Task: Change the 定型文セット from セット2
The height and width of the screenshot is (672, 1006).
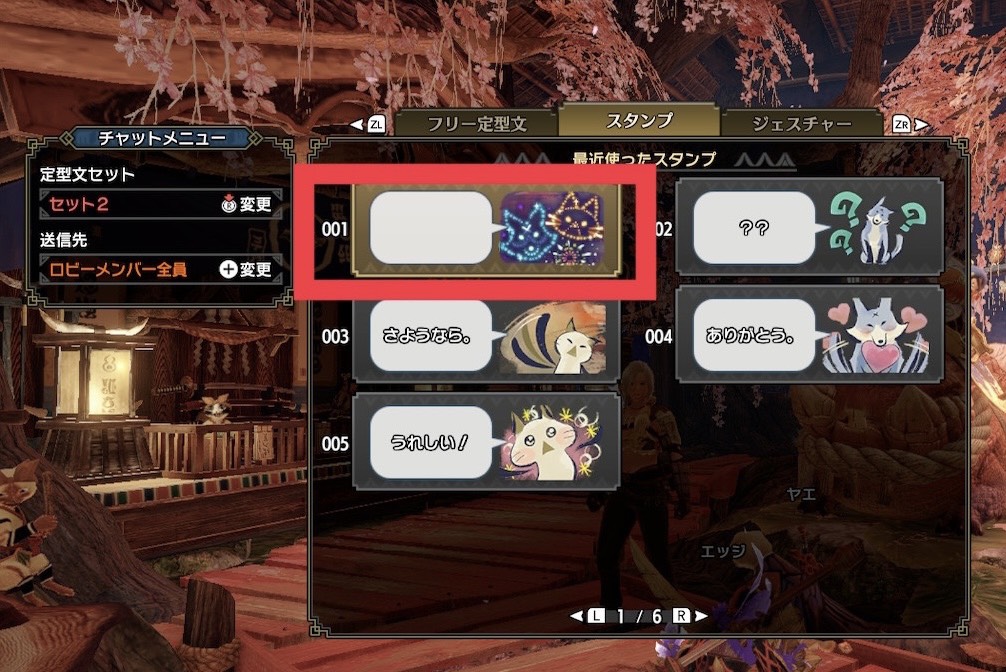Action: (247, 205)
